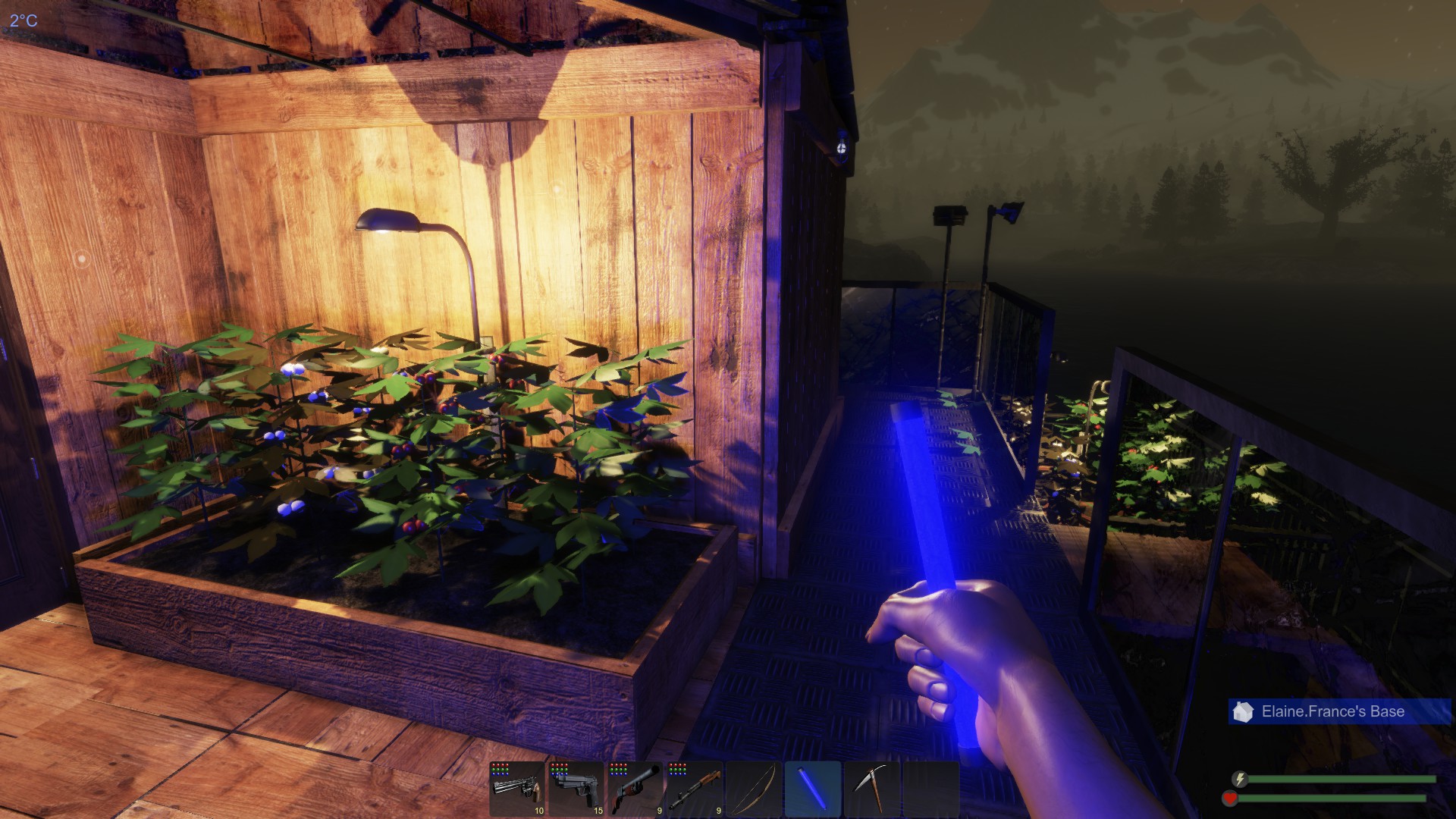Click the red heart health icon
The height and width of the screenshot is (819, 1456).
(1230, 797)
